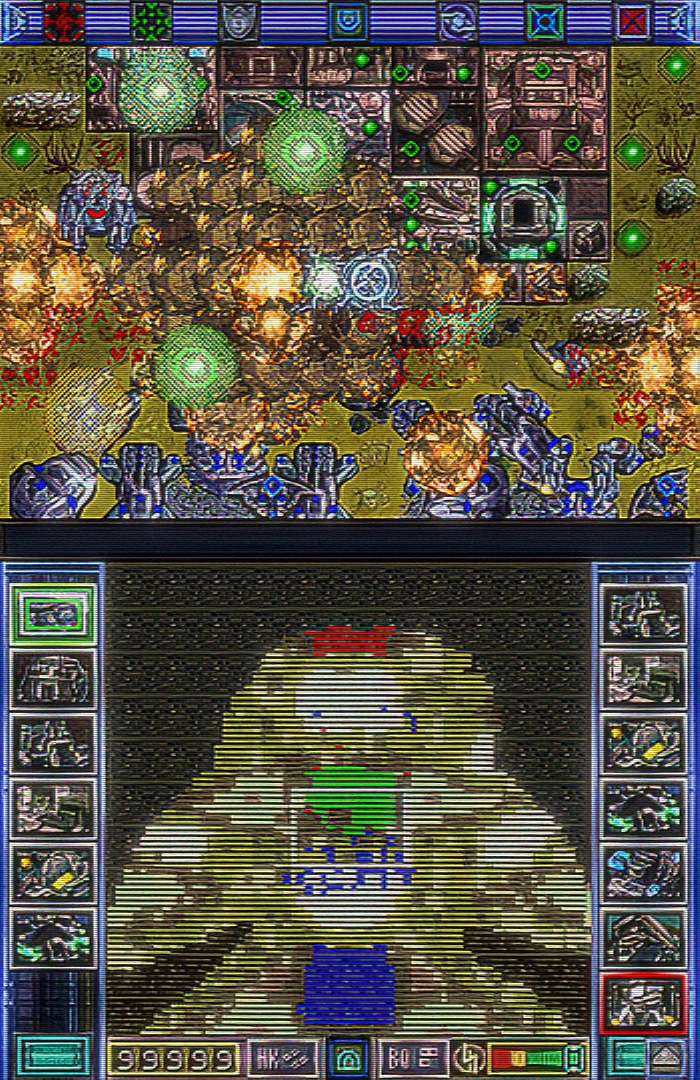
Task: Select the green-highlighted build slot in left panel
Action: click(x=53, y=614)
